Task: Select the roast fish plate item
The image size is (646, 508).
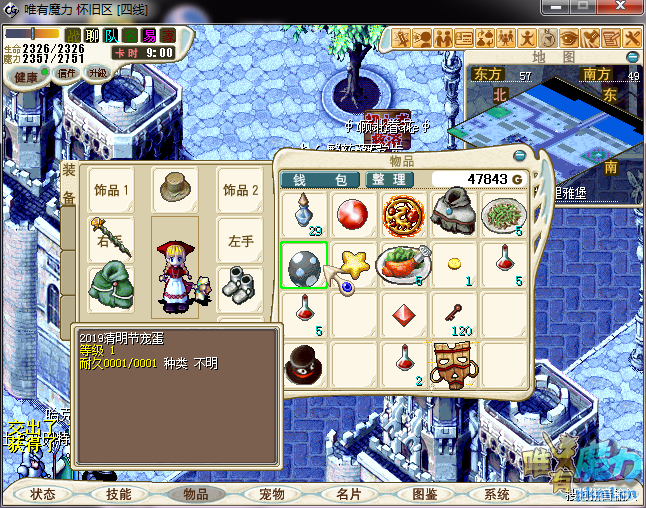Action: (x=404, y=265)
